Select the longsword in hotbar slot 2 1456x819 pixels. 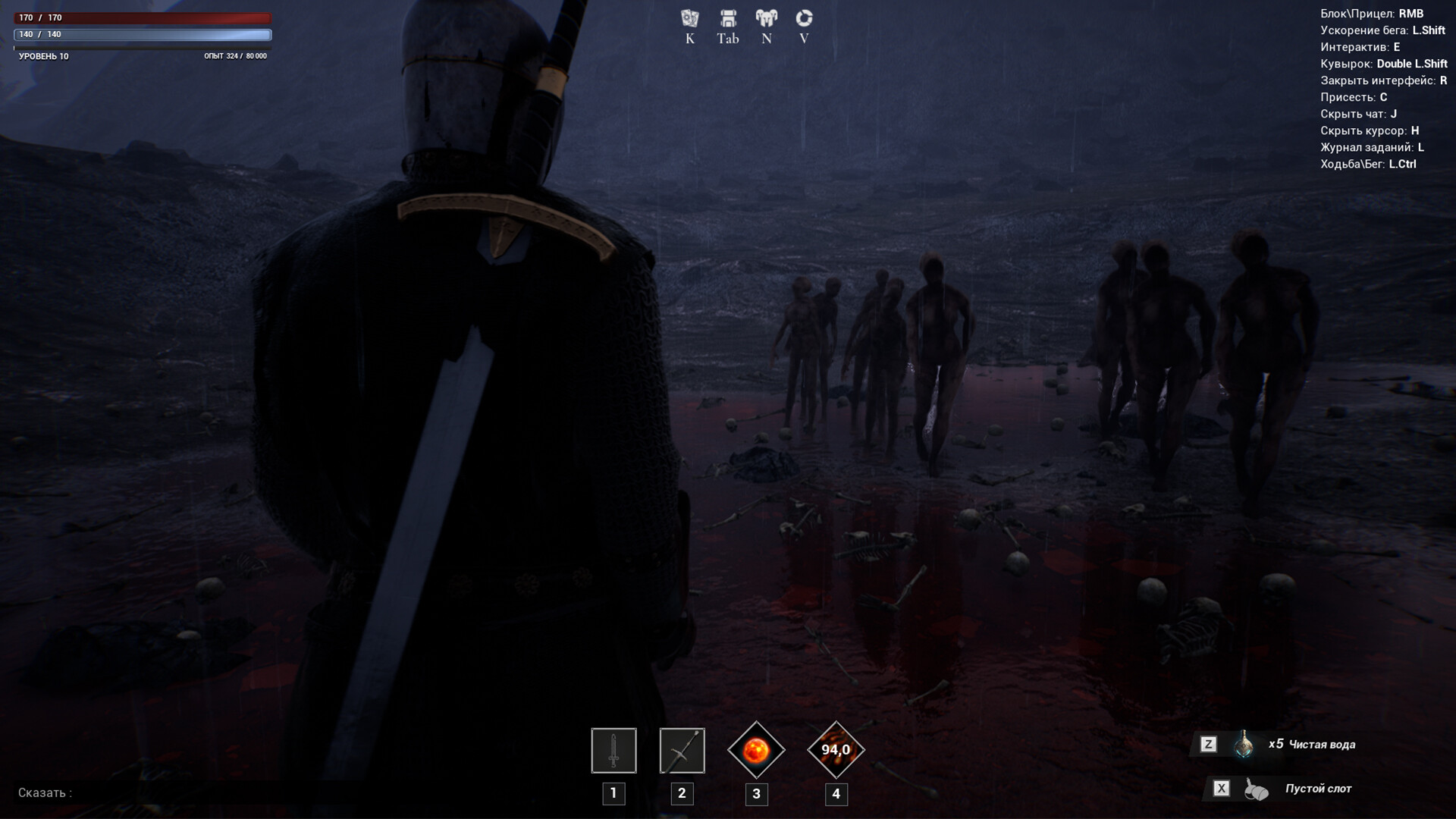[x=682, y=751]
